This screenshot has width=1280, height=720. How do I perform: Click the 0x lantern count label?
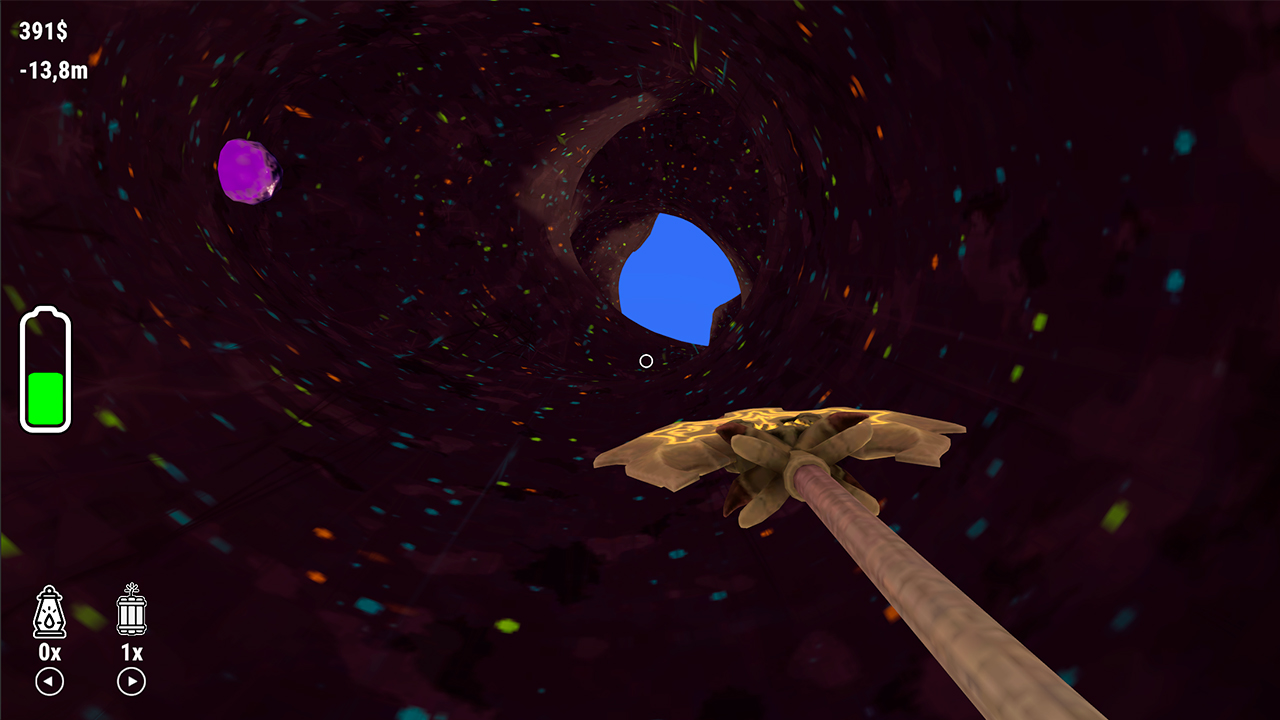pos(48,652)
